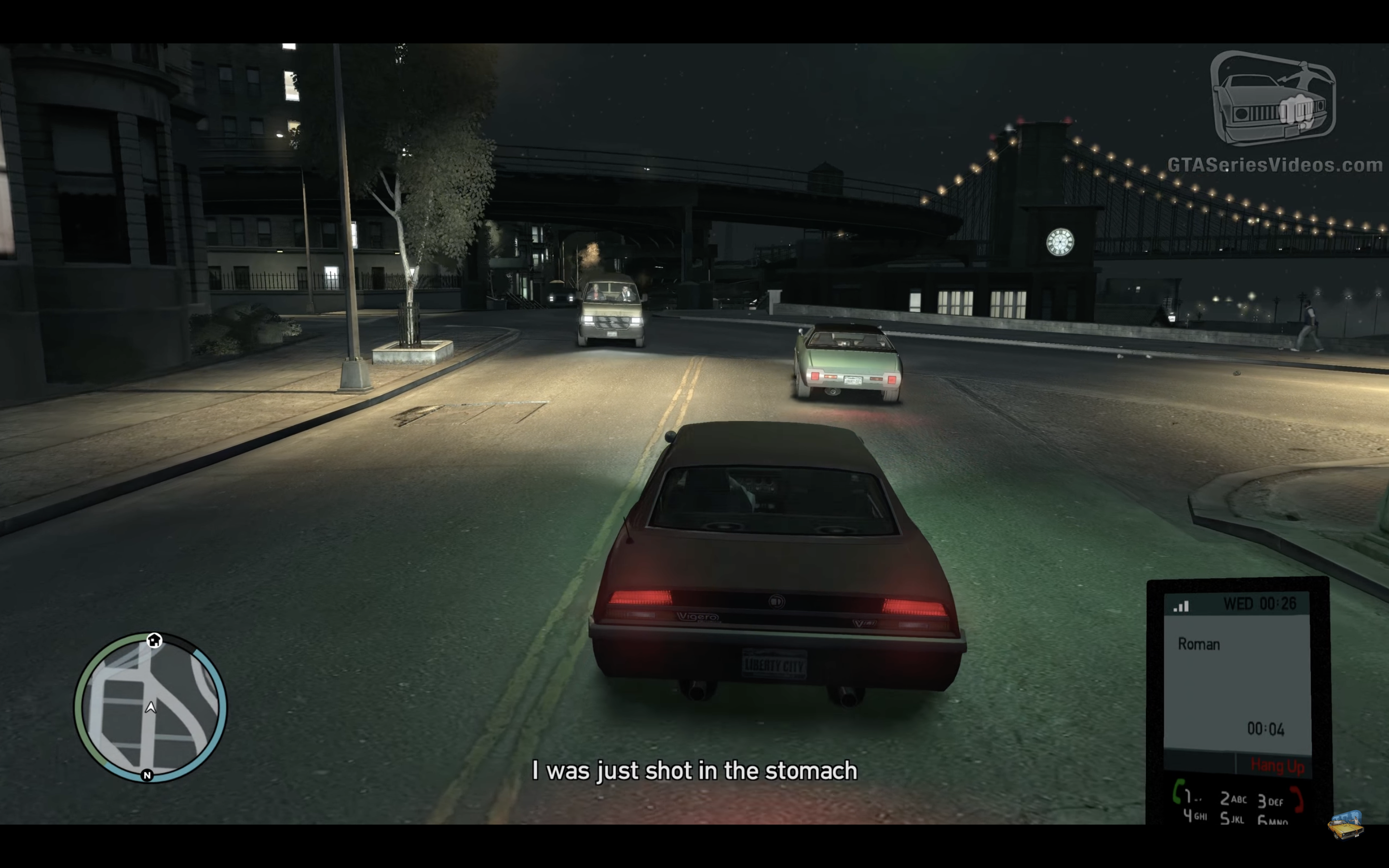The width and height of the screenshot is (1389, 868).
Task: Hang up the call with Roman
Action: (1277, 765)
